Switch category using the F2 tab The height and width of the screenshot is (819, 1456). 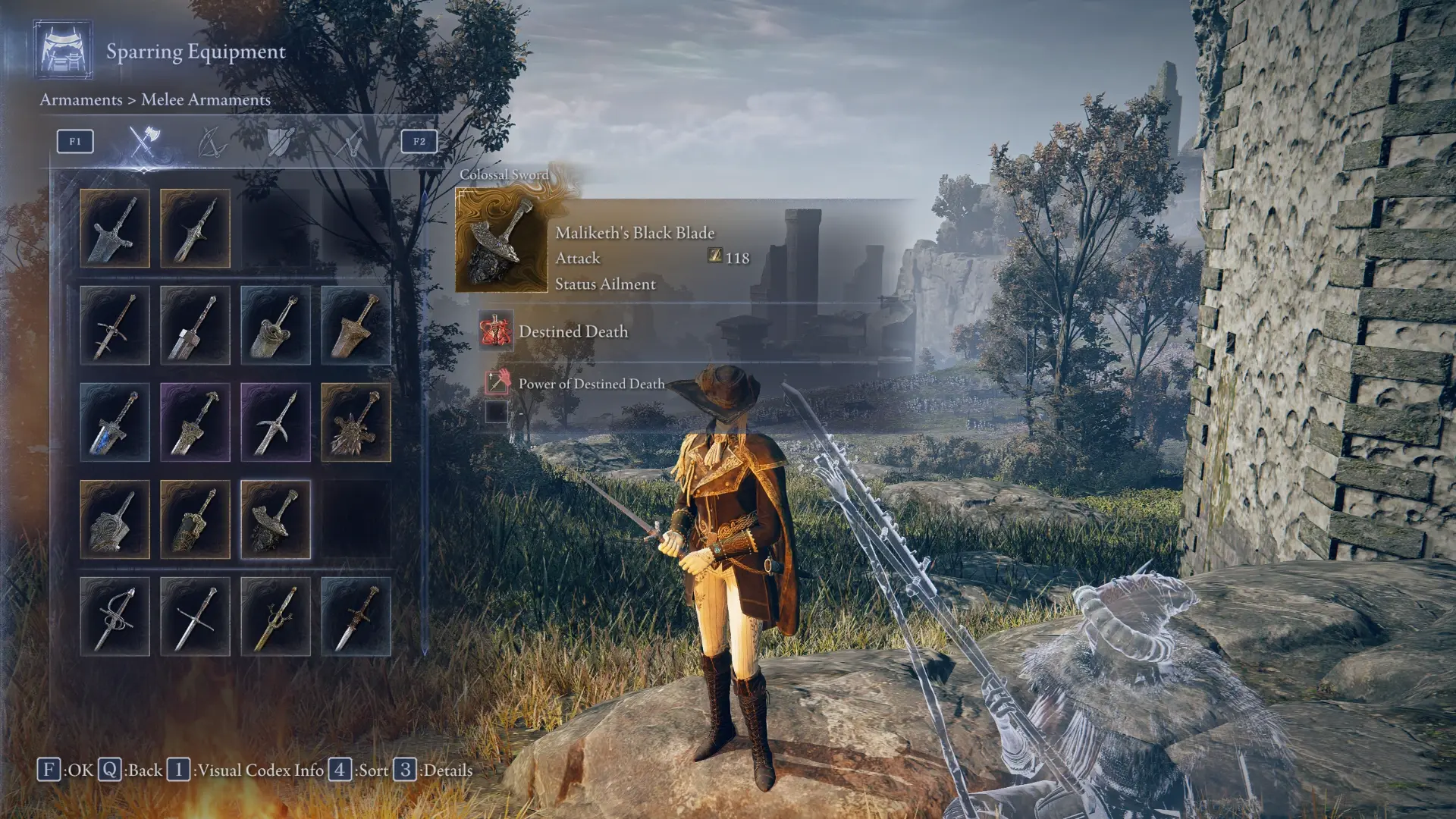tap(419, 142)
